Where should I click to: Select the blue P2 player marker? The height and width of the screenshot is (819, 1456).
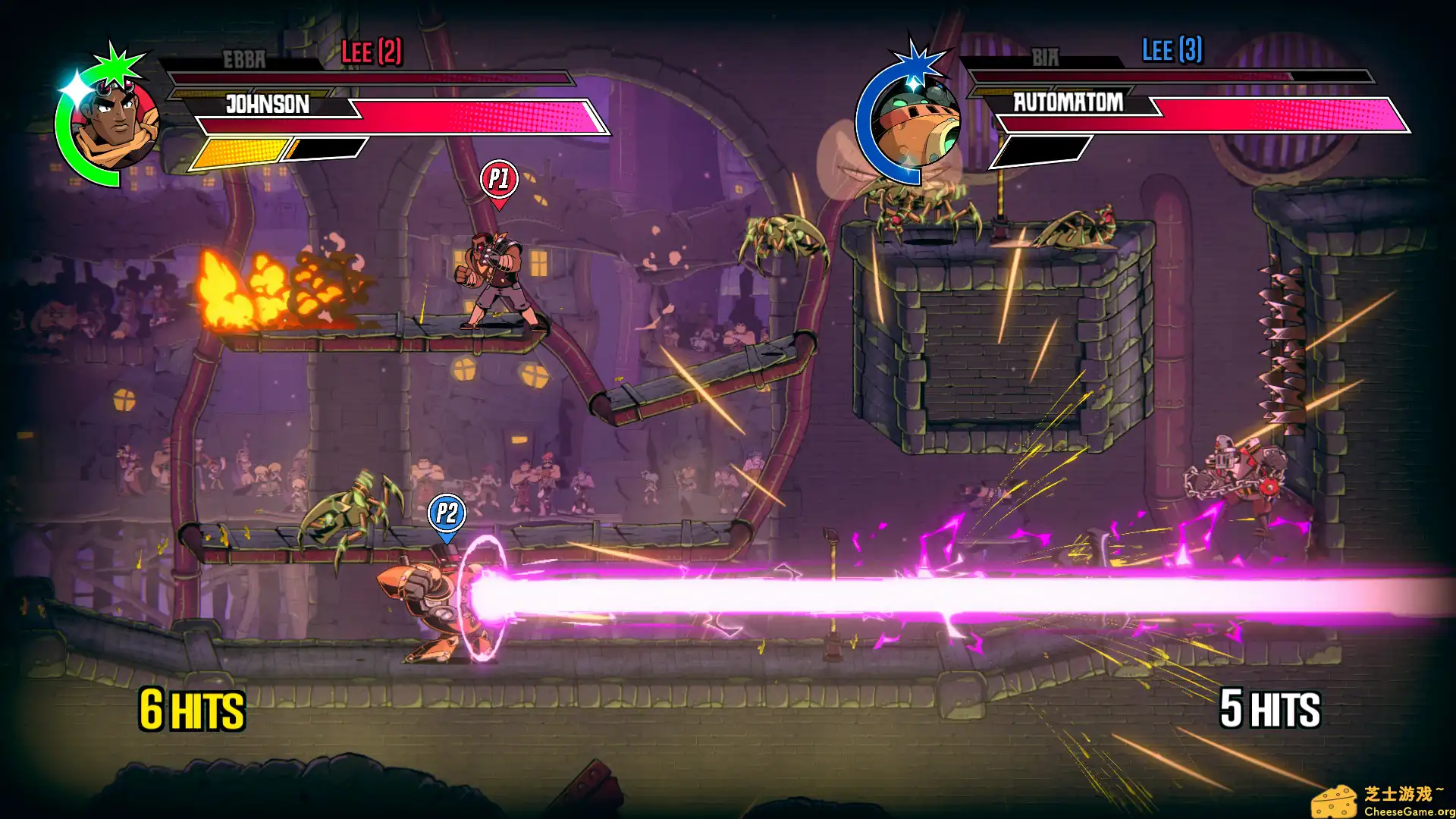(447, 515)
